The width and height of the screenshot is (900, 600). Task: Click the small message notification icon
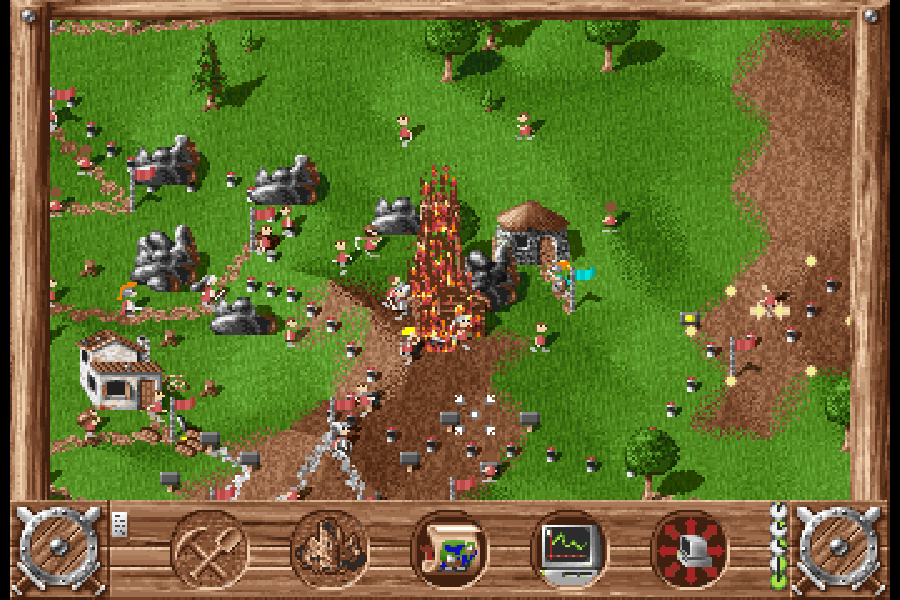tap(120, 524)
